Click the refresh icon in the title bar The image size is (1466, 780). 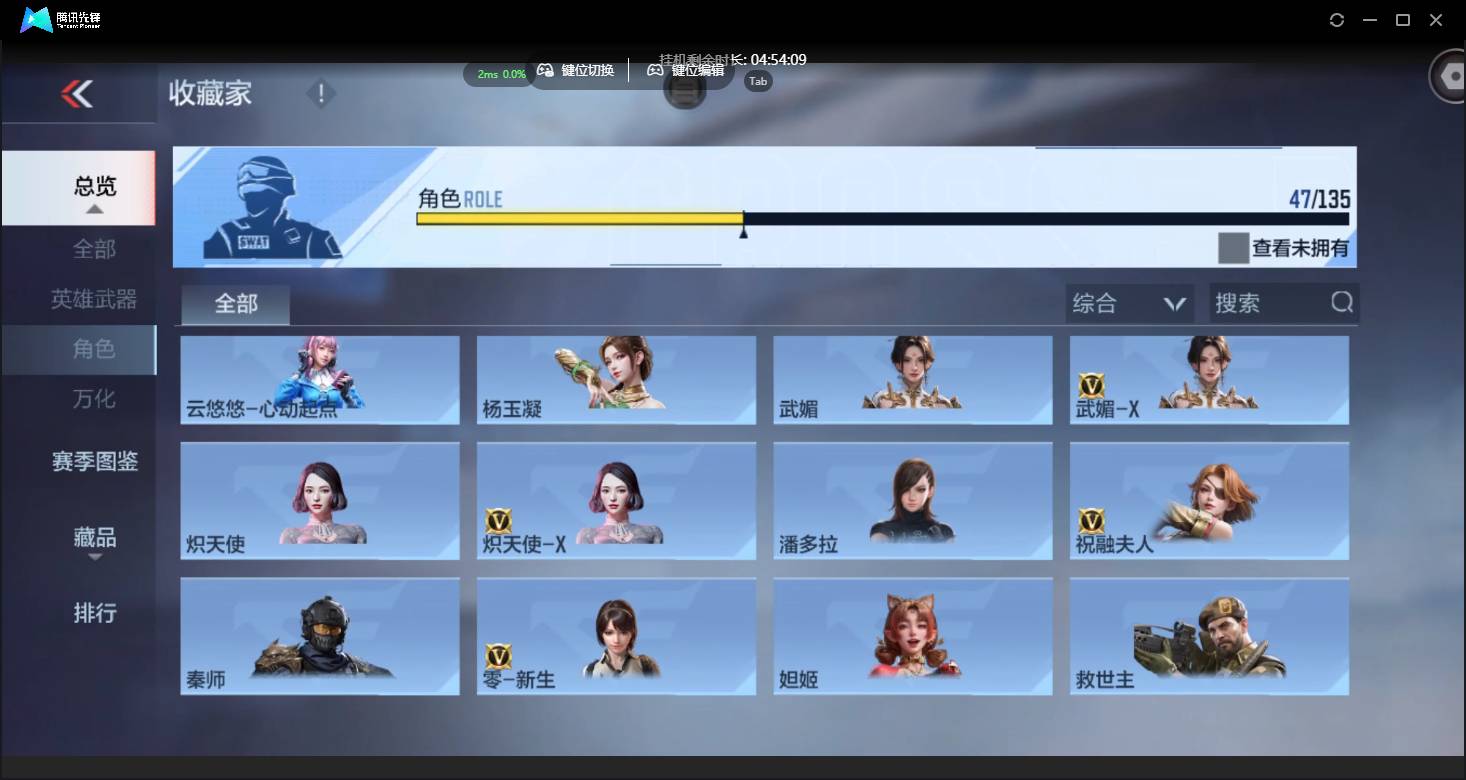[x=1336, y=19]
